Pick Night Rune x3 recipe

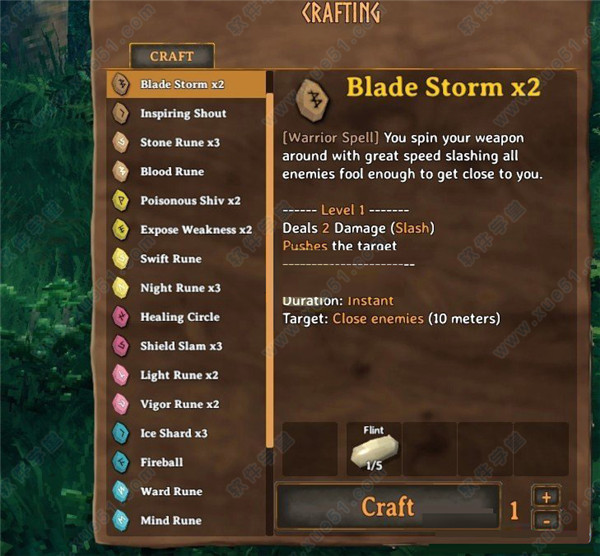pyautogui.click(x=180, y=288)
